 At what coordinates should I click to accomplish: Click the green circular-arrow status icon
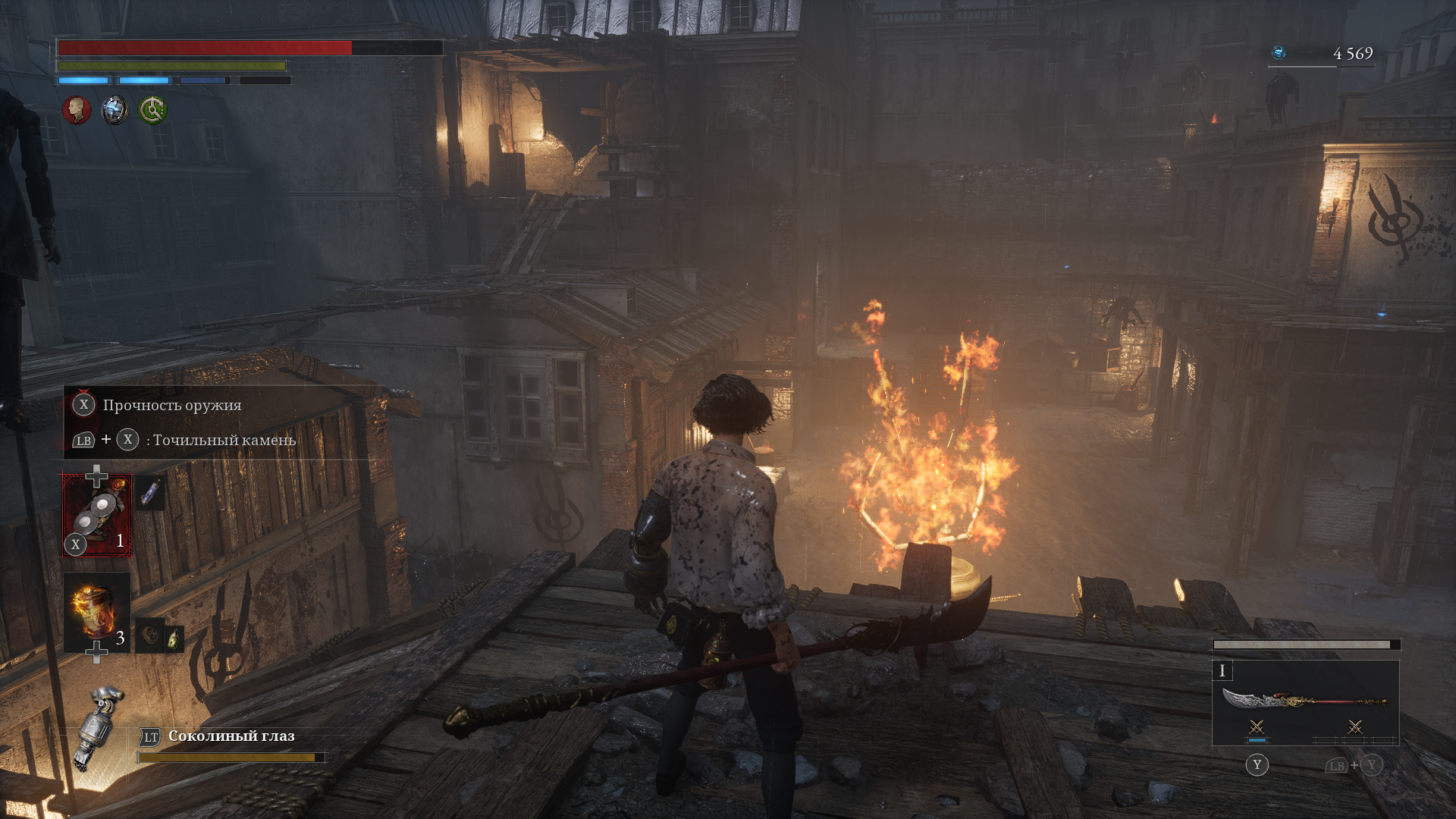pyautogui.click(x=153, y=110)
